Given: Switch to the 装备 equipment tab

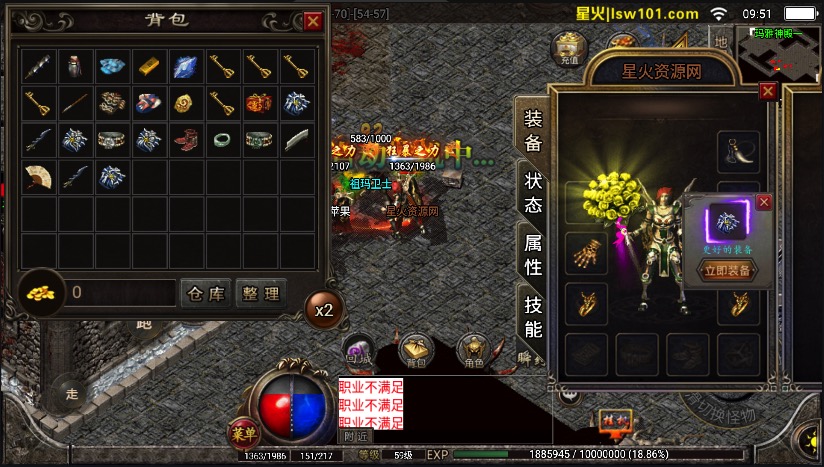Looking at the screenshot, I should (533, 130).
